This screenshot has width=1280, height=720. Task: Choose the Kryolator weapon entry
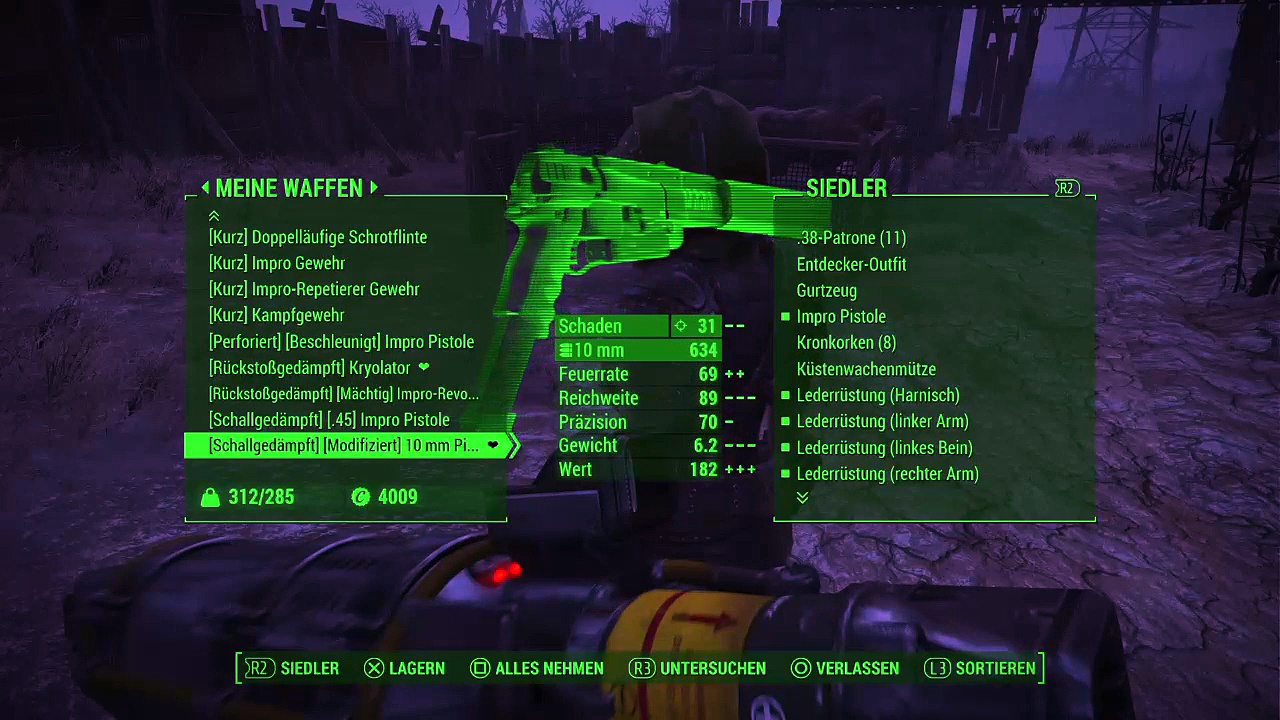(310, 367)
